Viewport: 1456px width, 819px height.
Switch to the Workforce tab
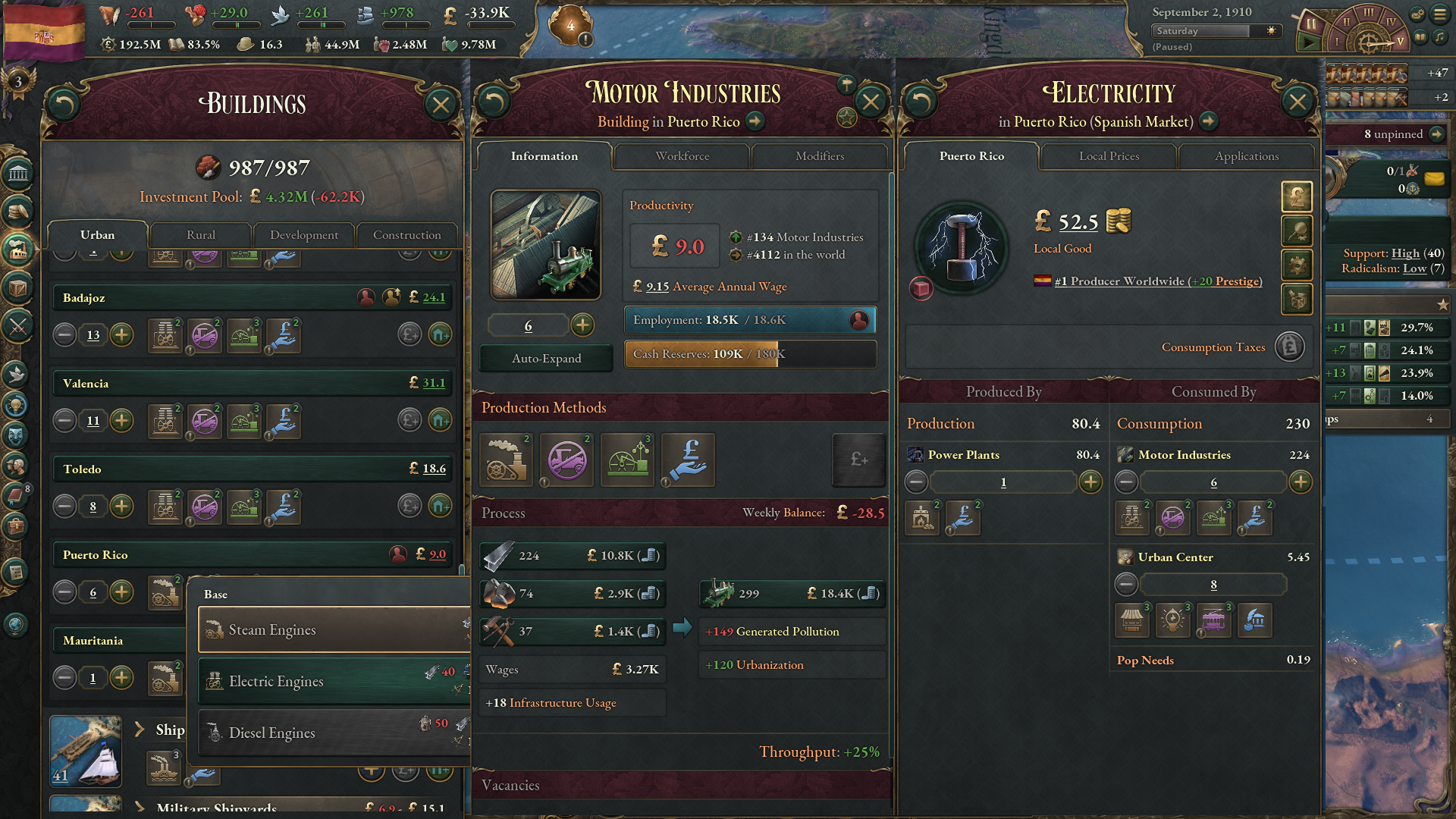681,156
